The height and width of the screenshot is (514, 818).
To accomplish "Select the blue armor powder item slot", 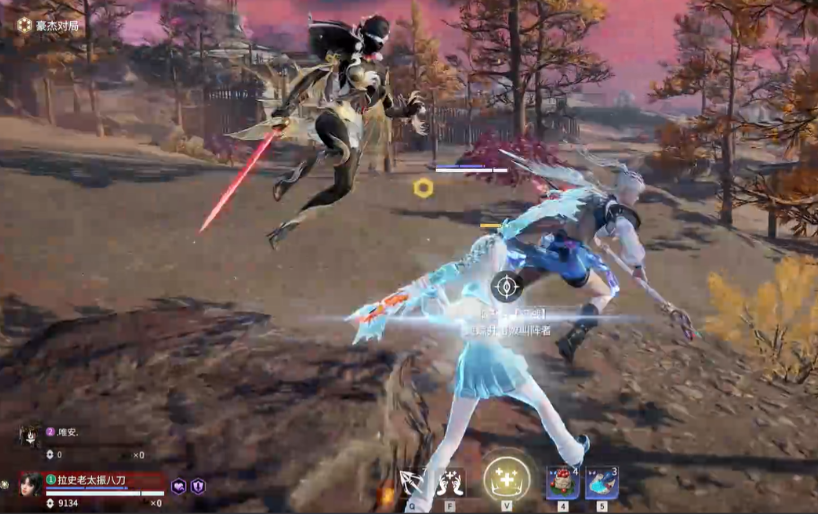I will coord(601,482).
